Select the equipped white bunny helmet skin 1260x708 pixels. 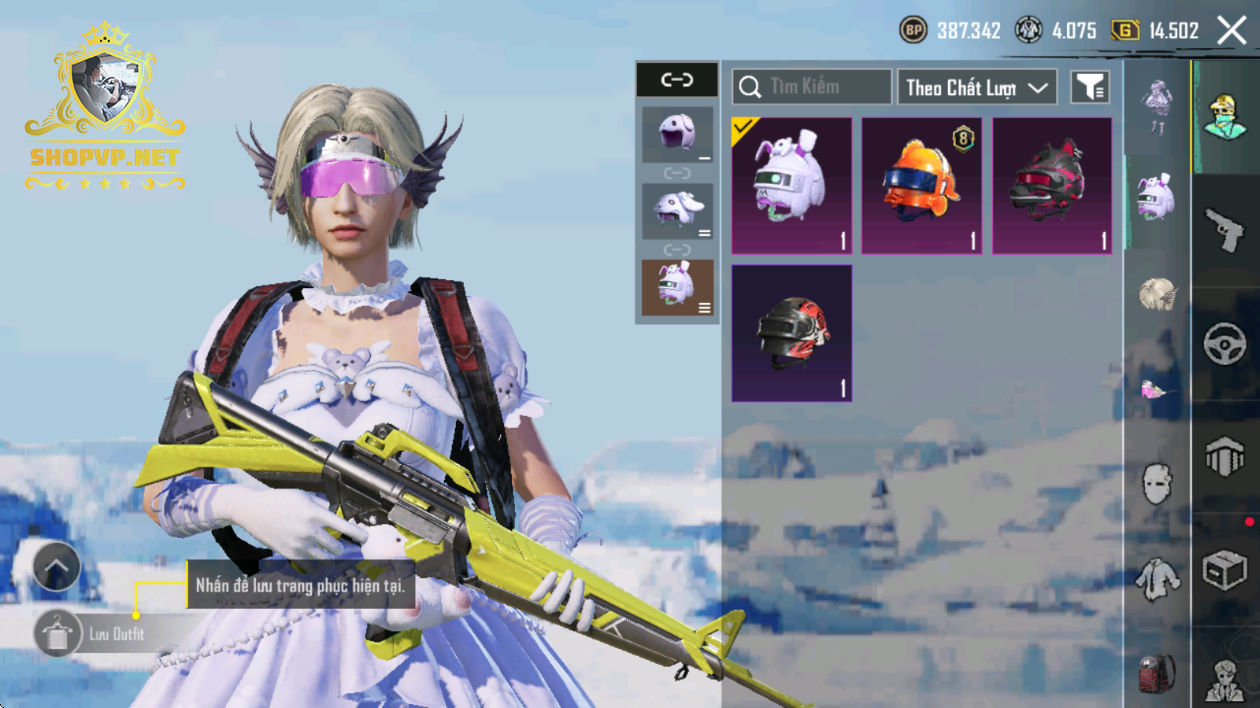click(x=792, y=185)
